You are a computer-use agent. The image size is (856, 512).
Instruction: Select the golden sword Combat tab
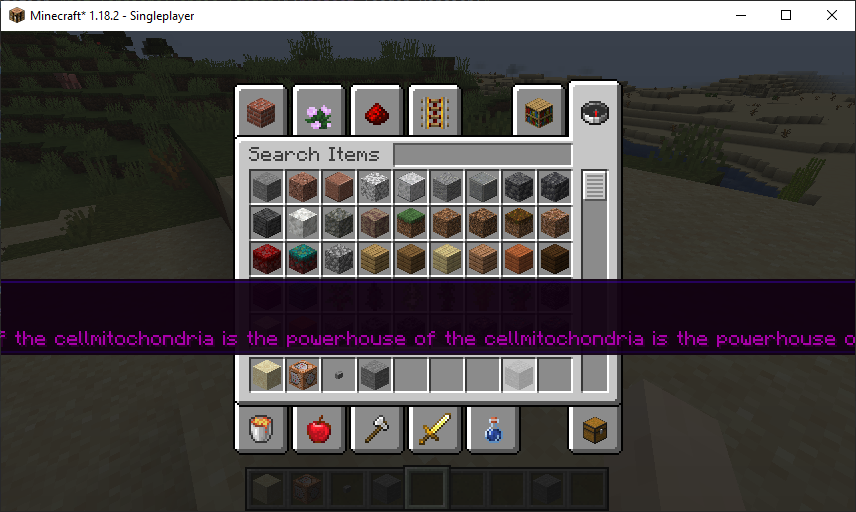point(434,429)
